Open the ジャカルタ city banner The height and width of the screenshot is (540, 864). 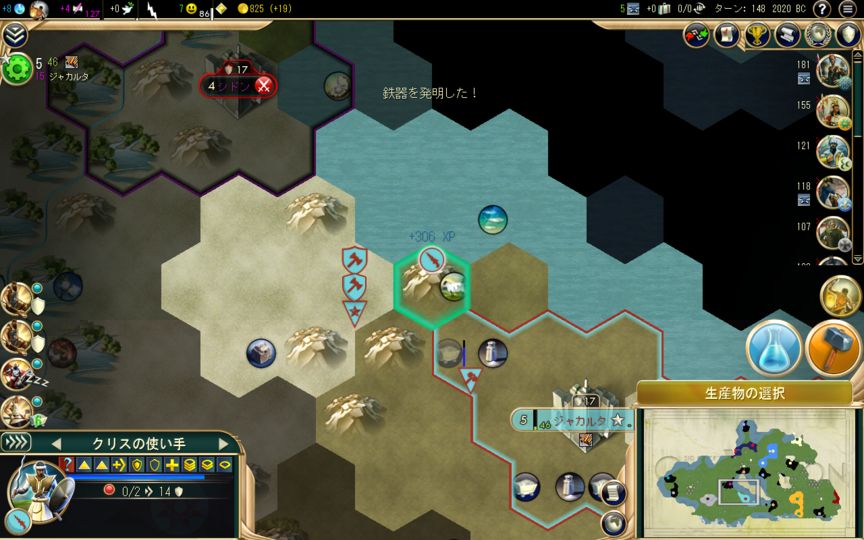[x=576, y=420]
